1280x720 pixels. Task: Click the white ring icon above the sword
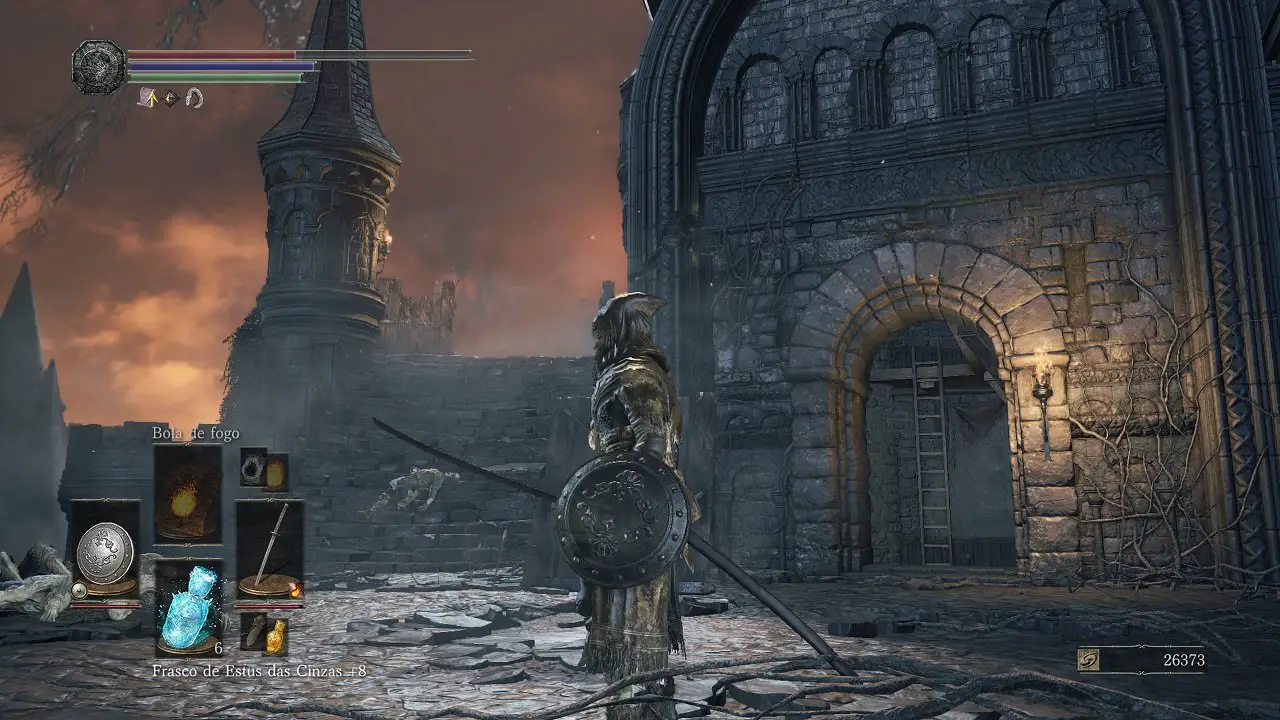tap(252, 467)
